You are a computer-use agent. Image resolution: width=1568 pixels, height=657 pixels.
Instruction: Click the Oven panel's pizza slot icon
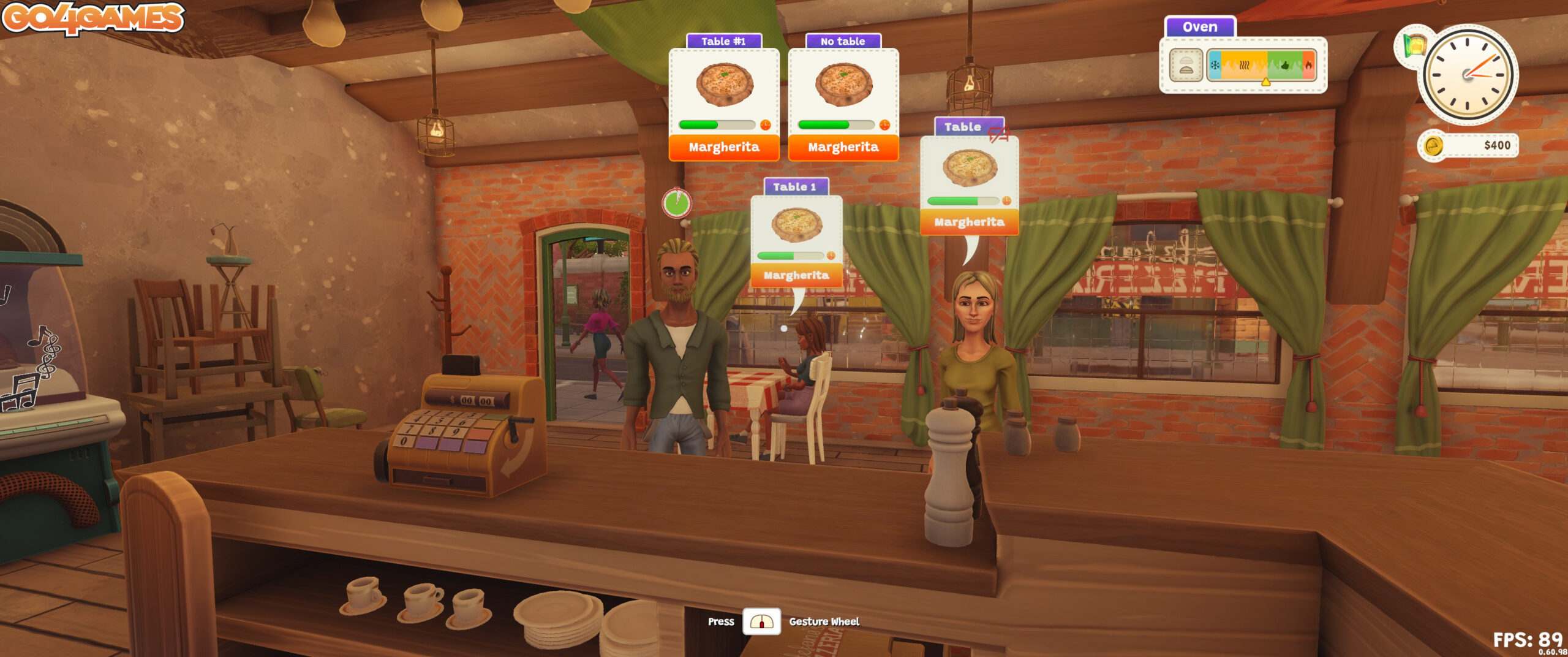click(x=1186, y=65)
